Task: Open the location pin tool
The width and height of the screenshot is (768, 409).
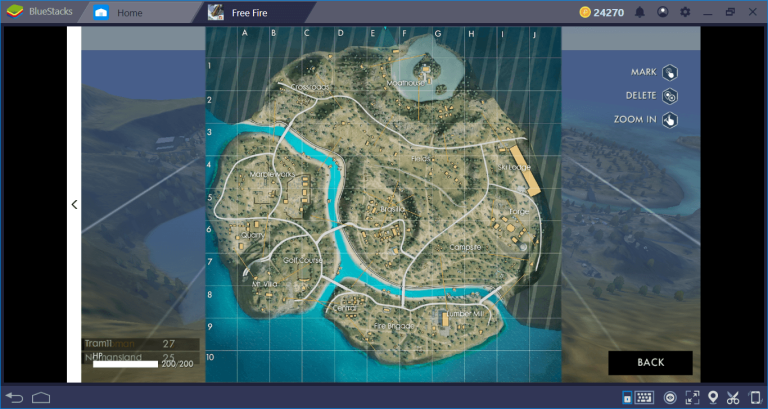Action: 713,398
